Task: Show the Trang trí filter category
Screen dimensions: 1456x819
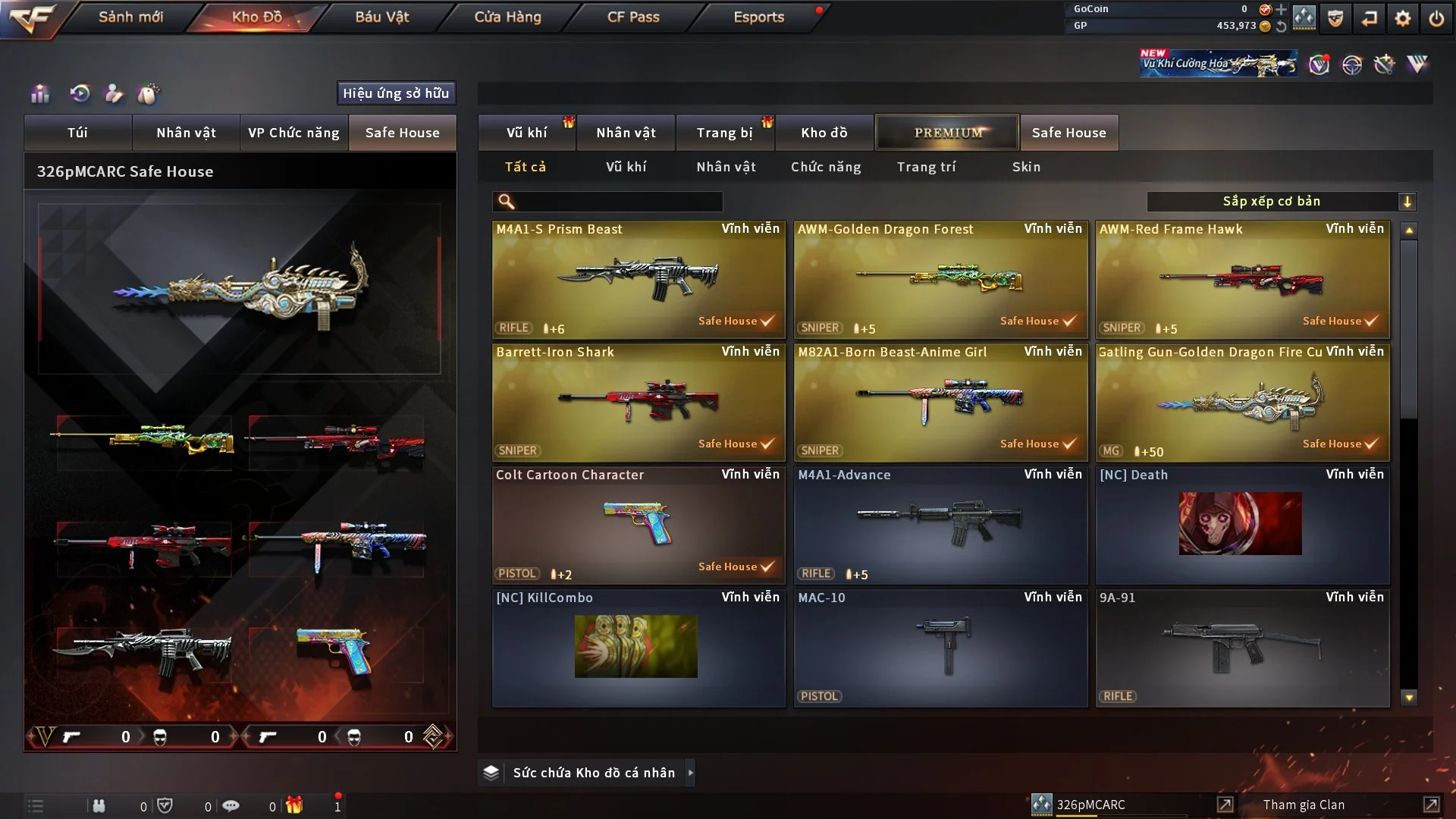Action: pos(926,167)
